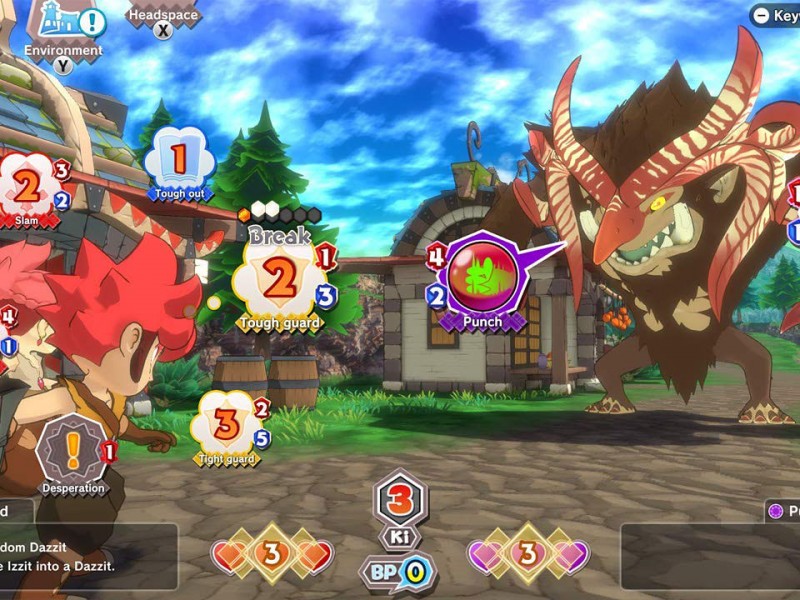800x600 pixels.
Task: Open the Headspace panel
Action: coord(163,17)
